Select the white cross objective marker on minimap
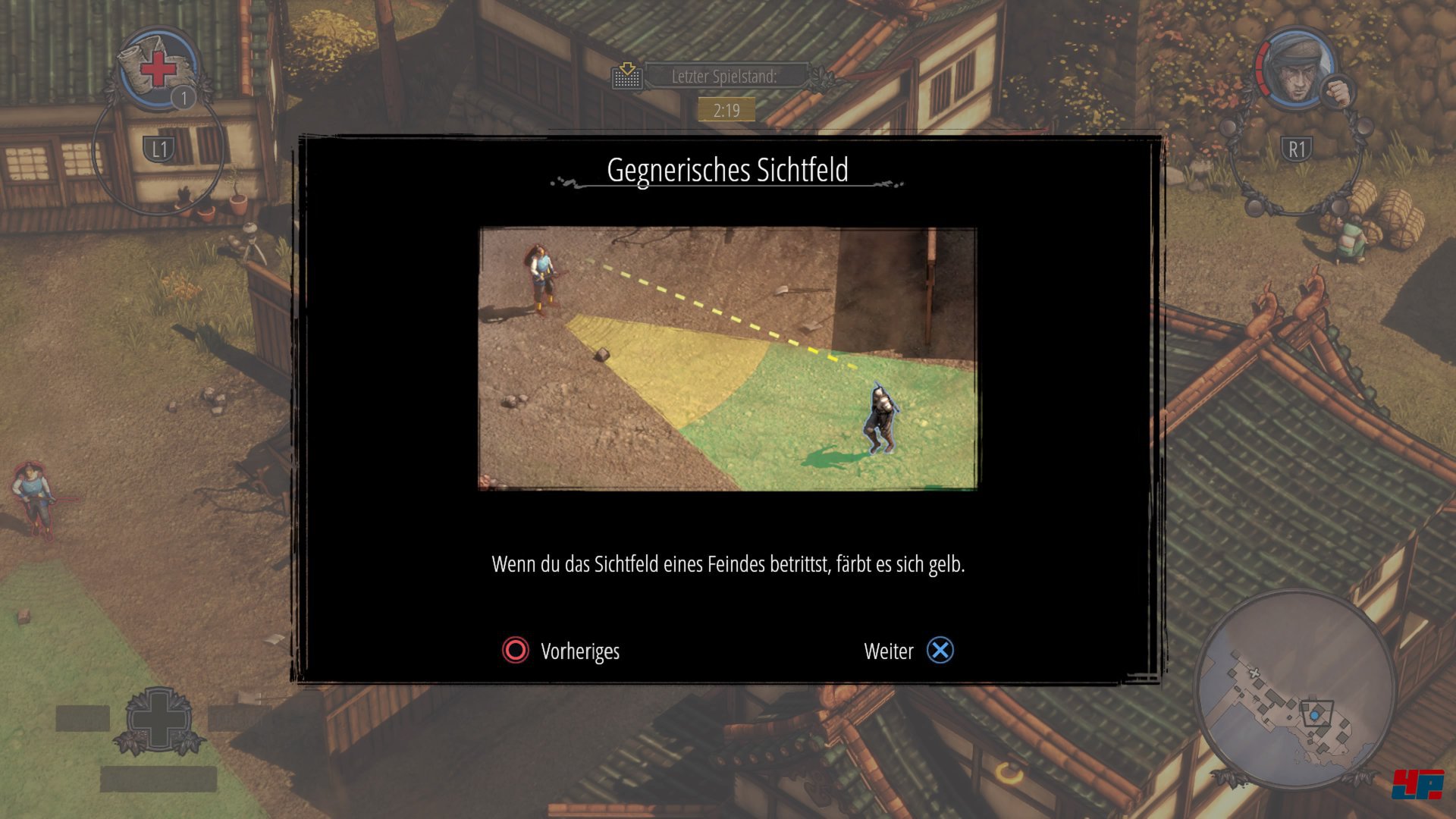 click(x=1254, y=673)
